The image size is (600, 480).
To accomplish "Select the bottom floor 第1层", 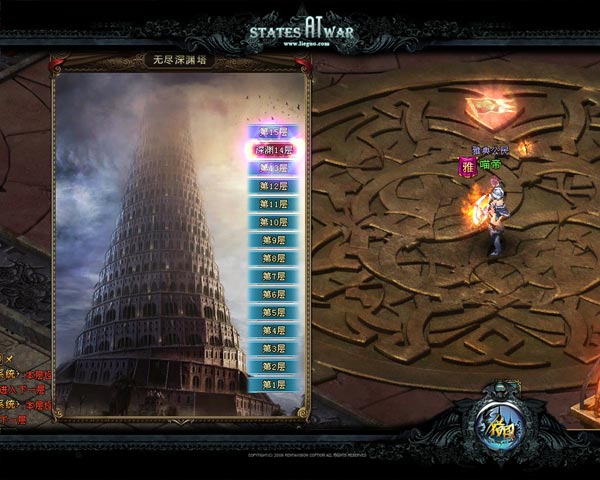I will pos(273,384).
